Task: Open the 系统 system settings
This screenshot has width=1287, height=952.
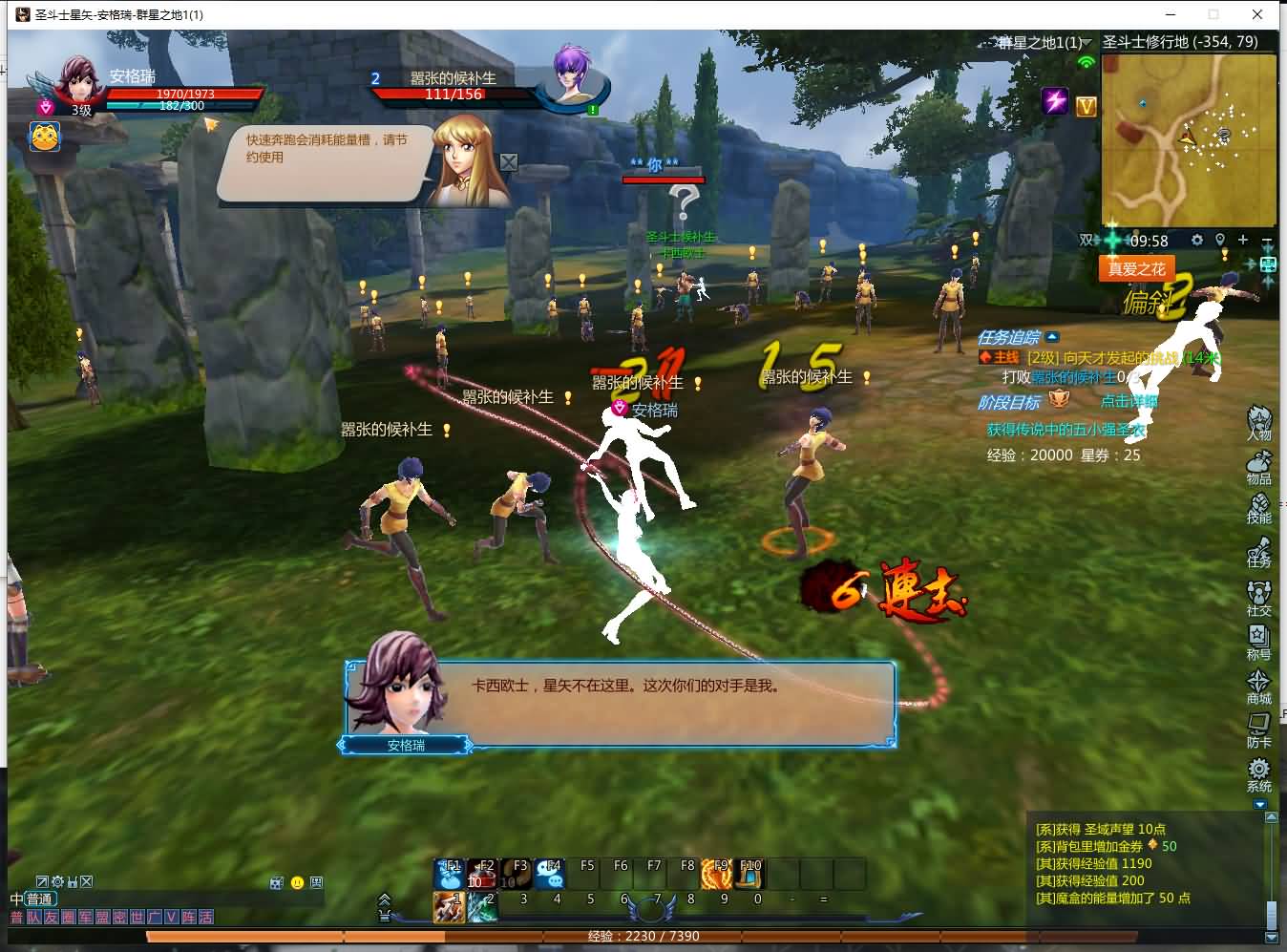Action: (1258, 773)
